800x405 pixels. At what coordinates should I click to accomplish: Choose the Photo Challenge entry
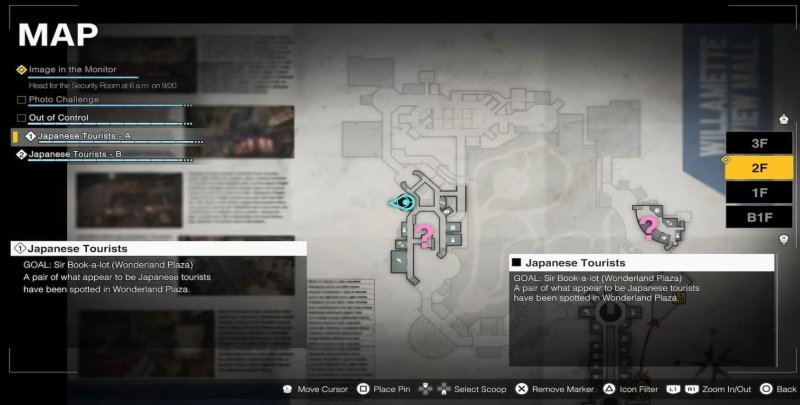coord(63,99)
